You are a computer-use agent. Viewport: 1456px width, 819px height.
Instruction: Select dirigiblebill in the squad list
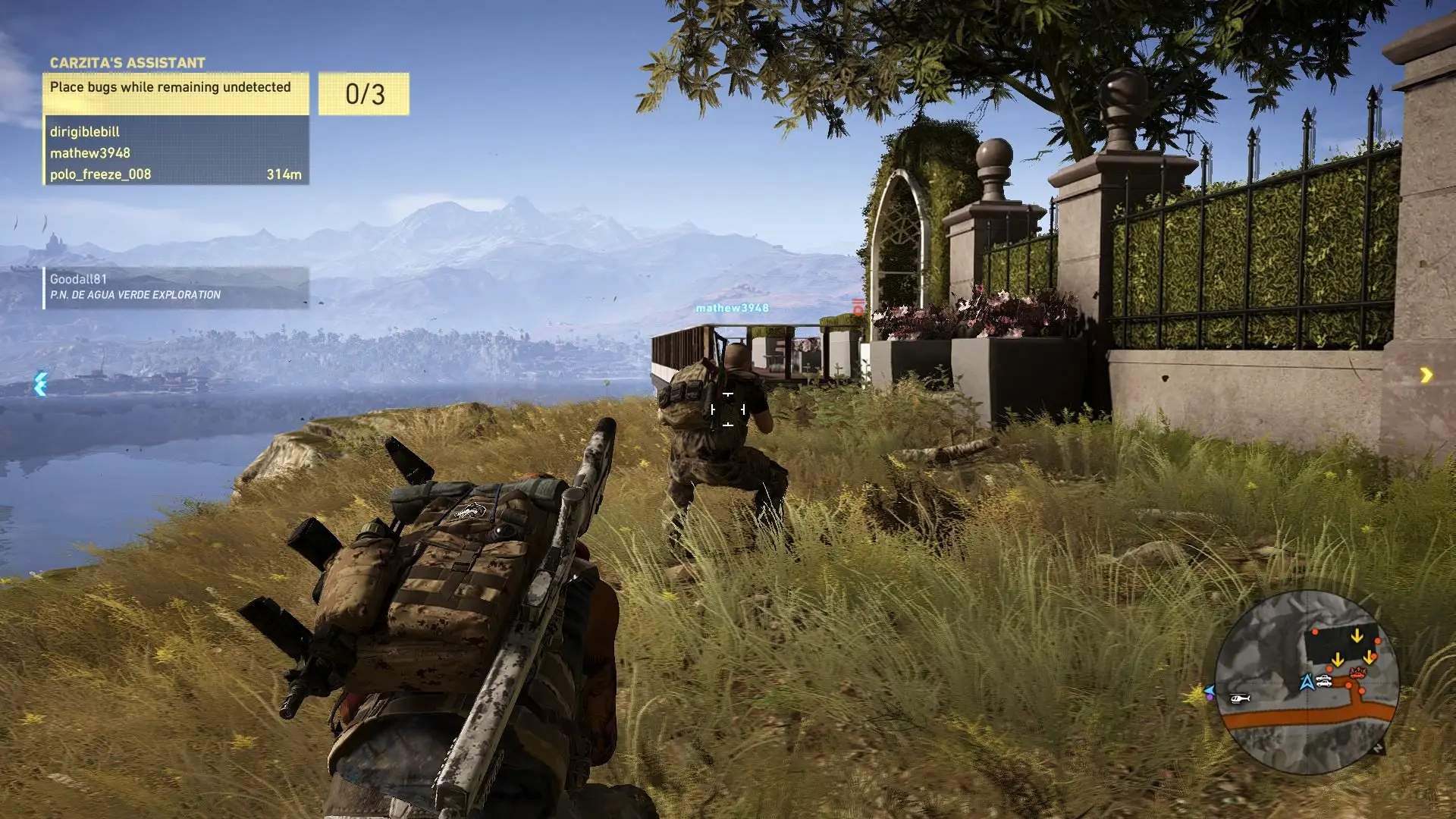tap(85, 131)
